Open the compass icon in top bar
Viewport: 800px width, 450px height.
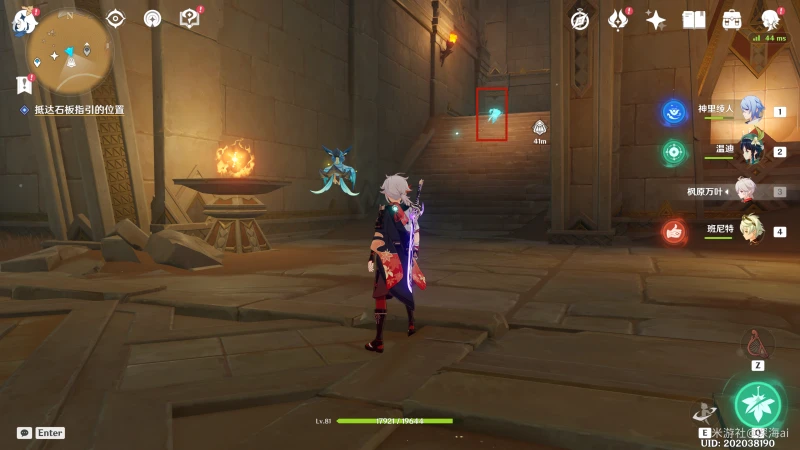pyautogui.click(x=580, y=20)
